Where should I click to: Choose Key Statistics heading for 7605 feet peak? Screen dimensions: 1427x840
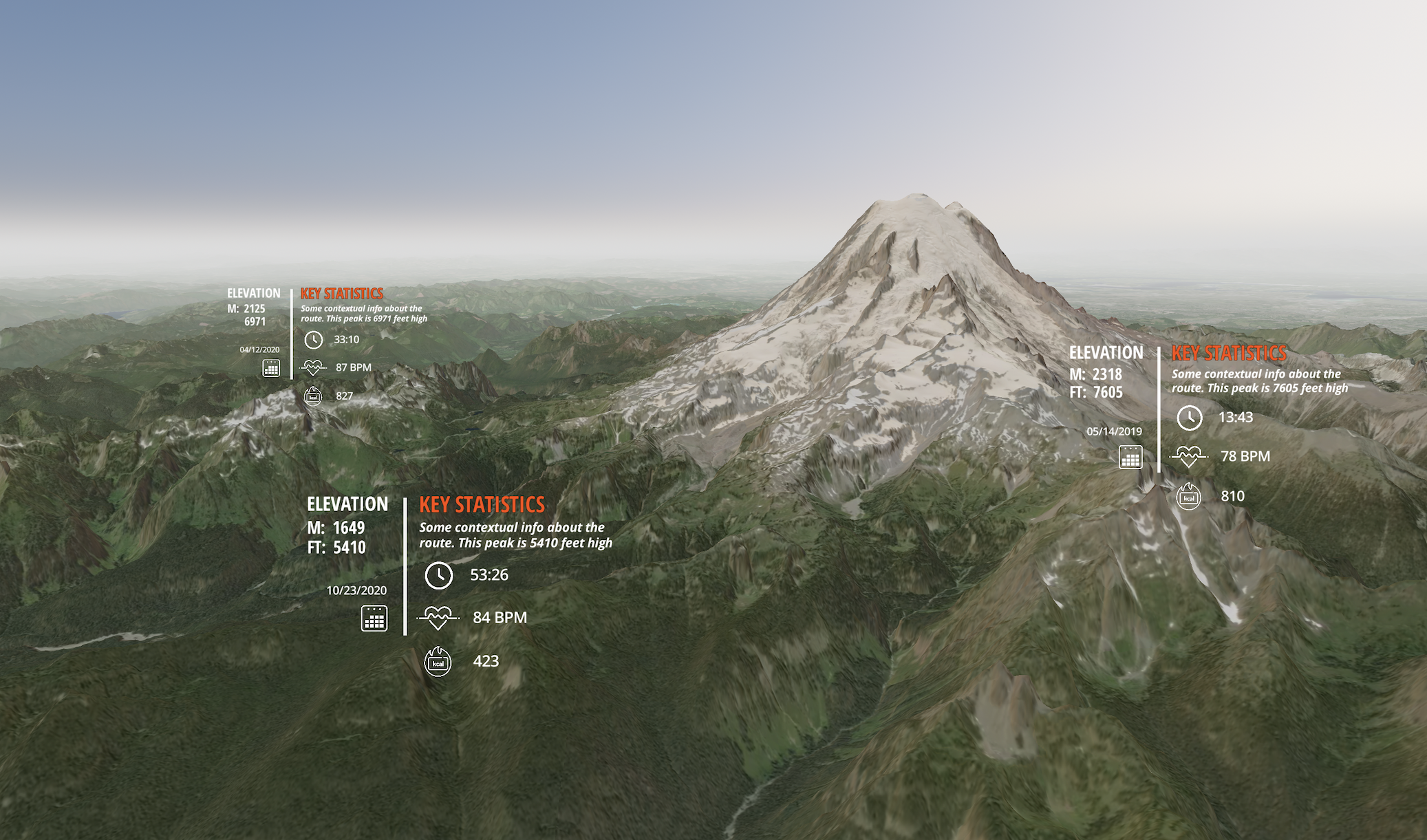(x=1228, y=353)
